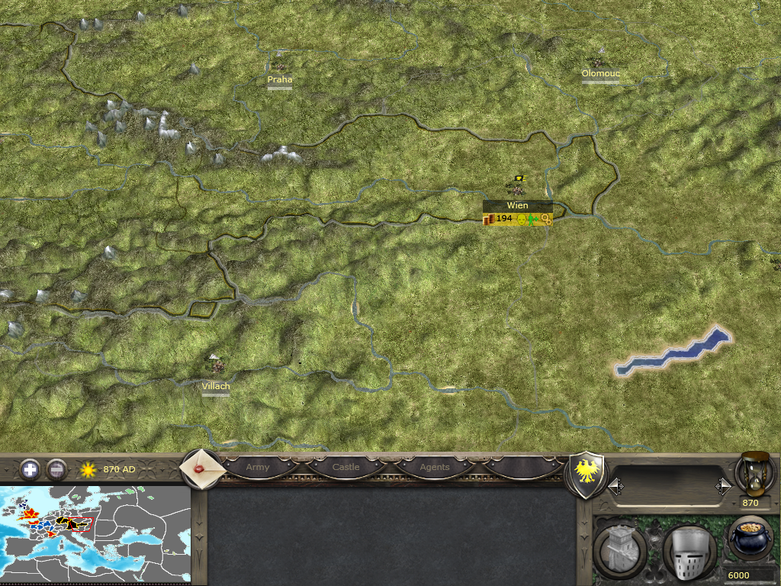Open the construction castle tower button
Image resolution: width=781 pixels, height=586 pixels.
pos(620,549)
